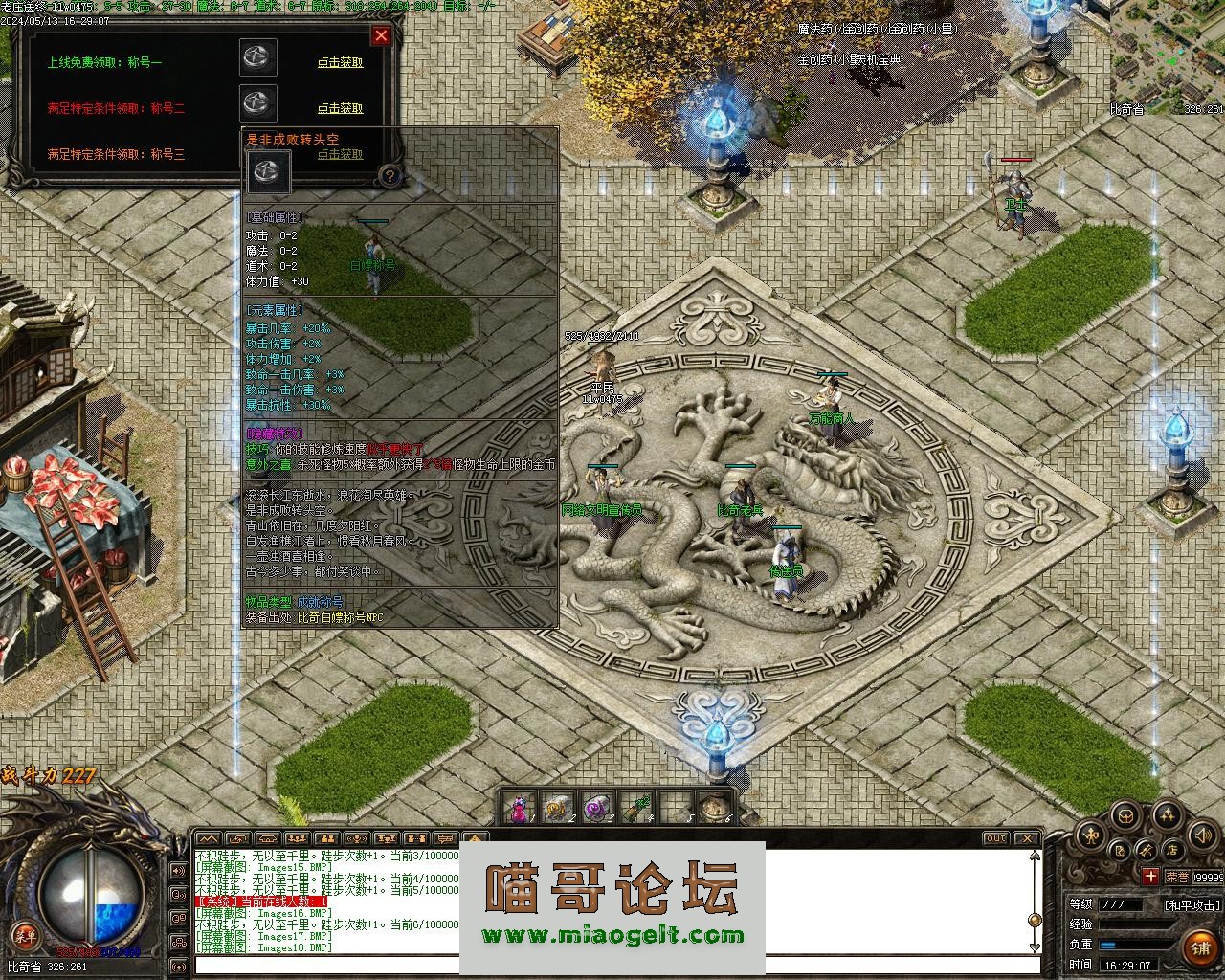The height and width of the screenshot is (980, 1225).
Task: Open the question mark help button
Action: pos(389,175)
